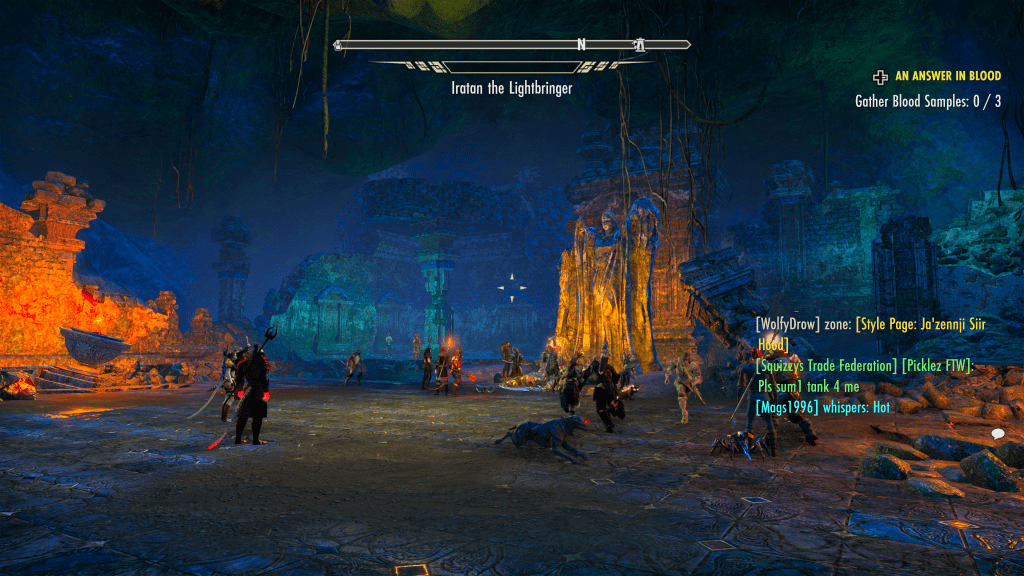Click Mags1996's name in the whisper
The image size is (1024, 576).
[x=788, y=407]
